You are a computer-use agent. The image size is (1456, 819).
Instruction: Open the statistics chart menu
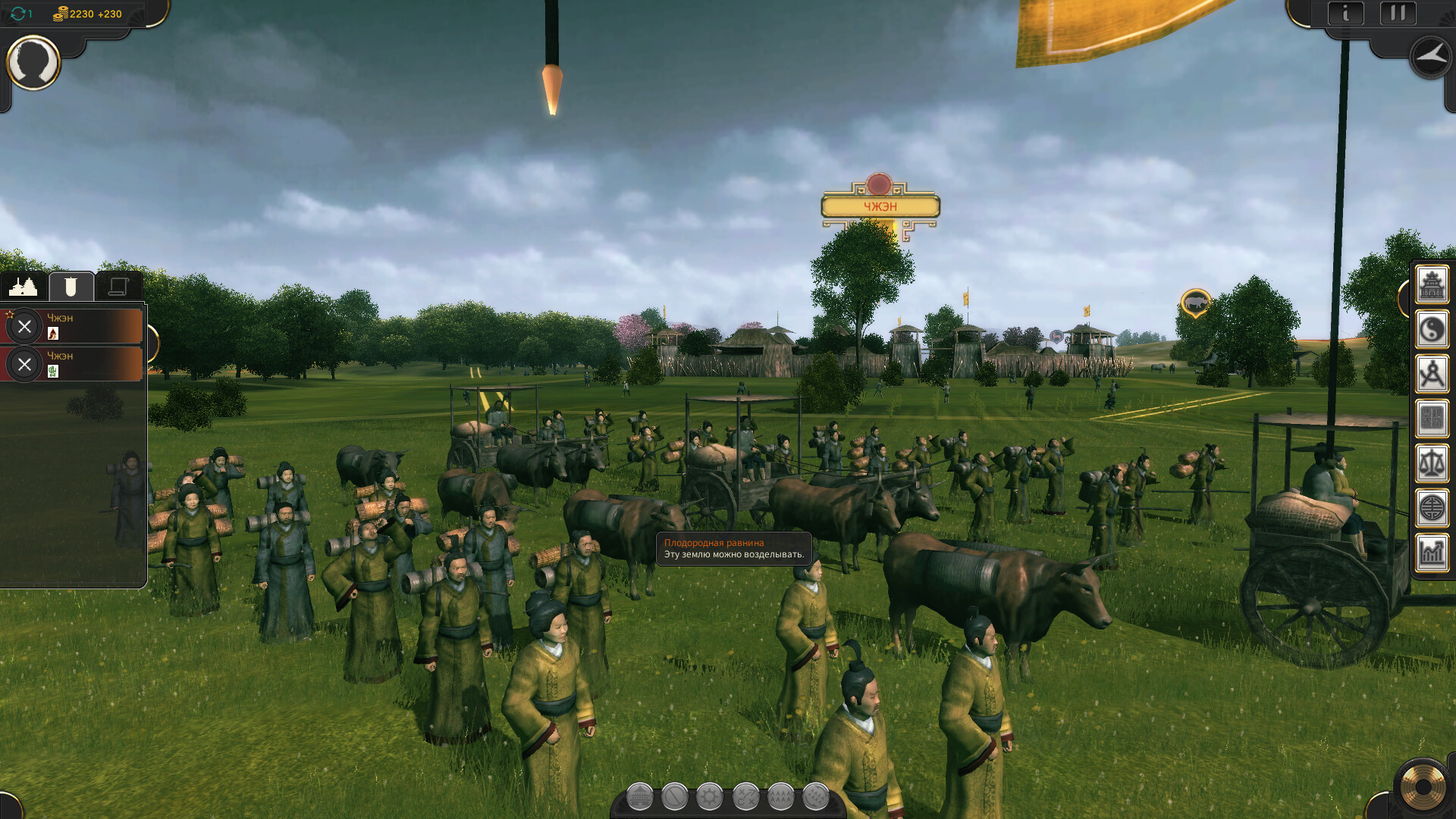tap(1432, 552)
